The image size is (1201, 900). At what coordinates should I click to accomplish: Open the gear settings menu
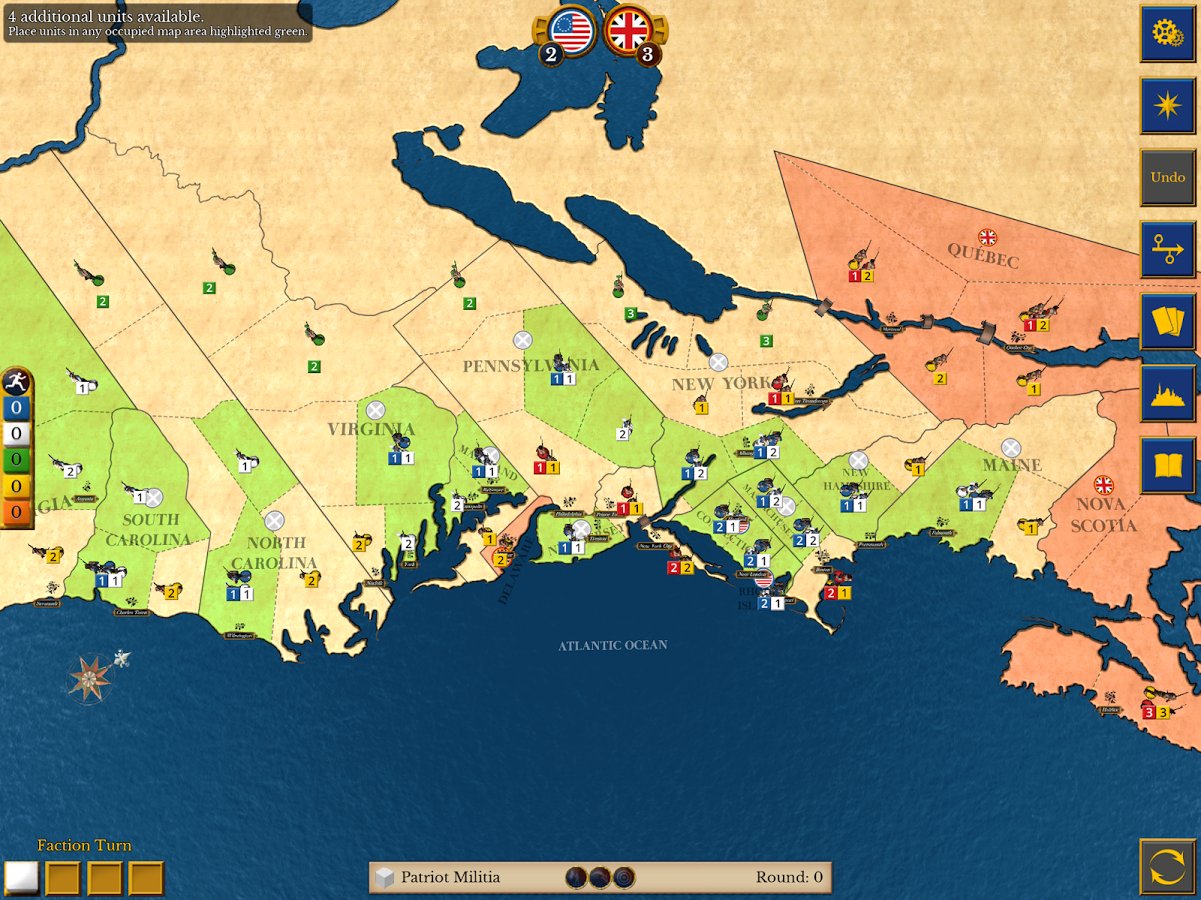coord(1167,33)
